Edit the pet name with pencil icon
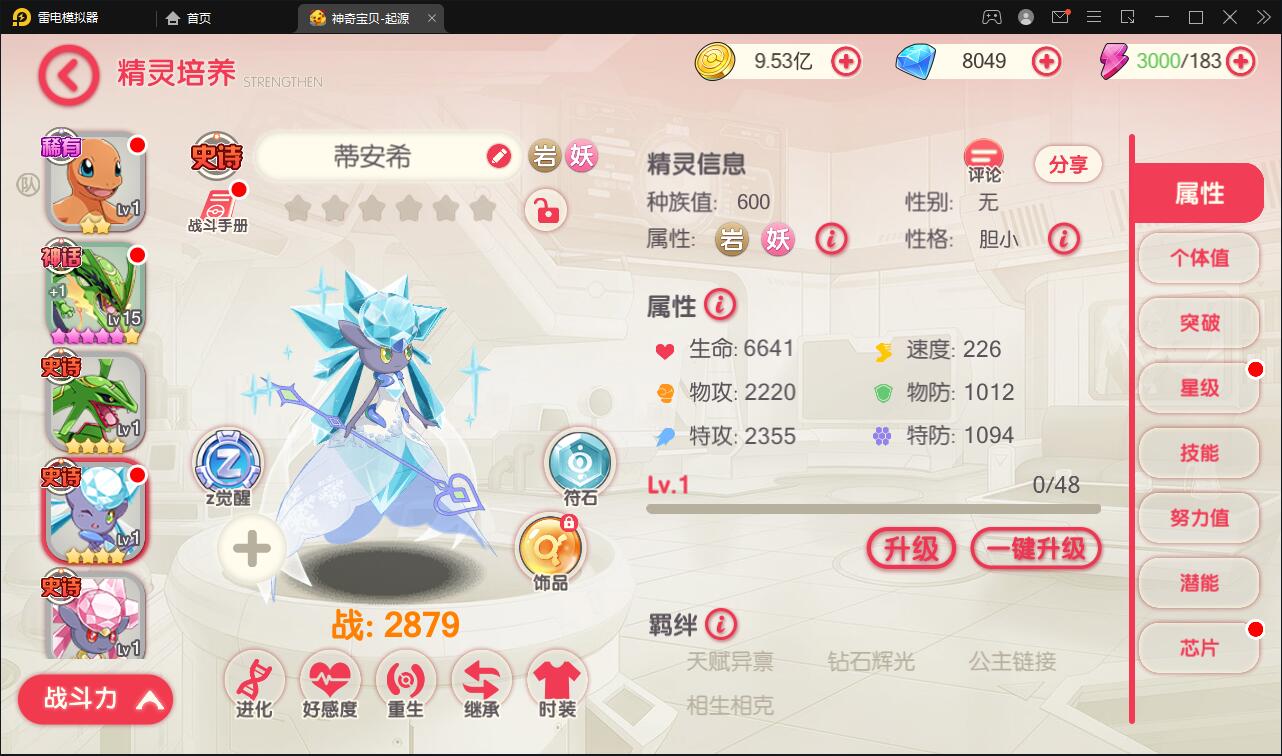 tap(497, 157)
